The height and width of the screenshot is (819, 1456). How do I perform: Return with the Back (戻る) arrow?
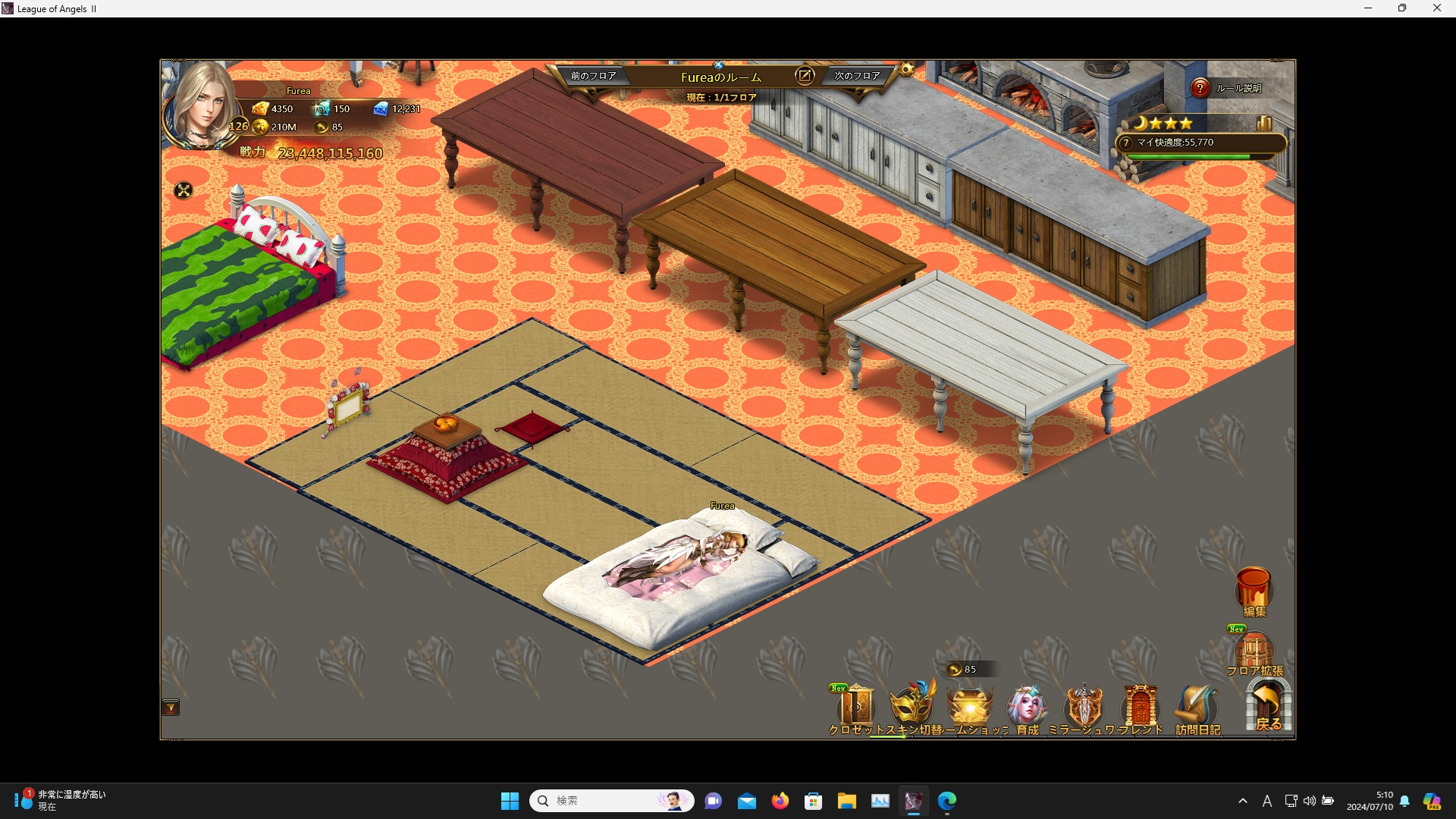(x=1268, y=705)
